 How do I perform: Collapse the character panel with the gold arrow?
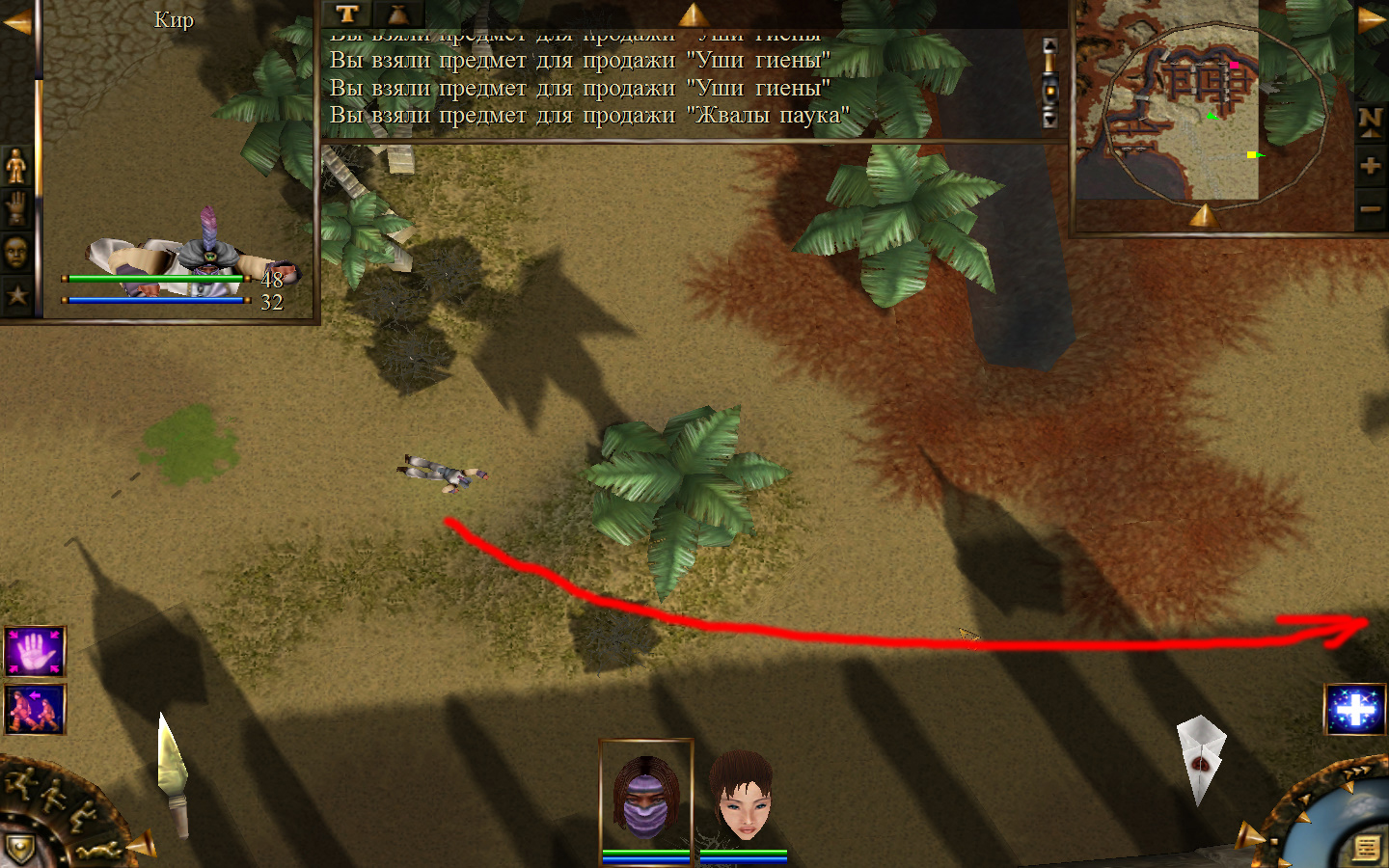(x=16, y=23)
